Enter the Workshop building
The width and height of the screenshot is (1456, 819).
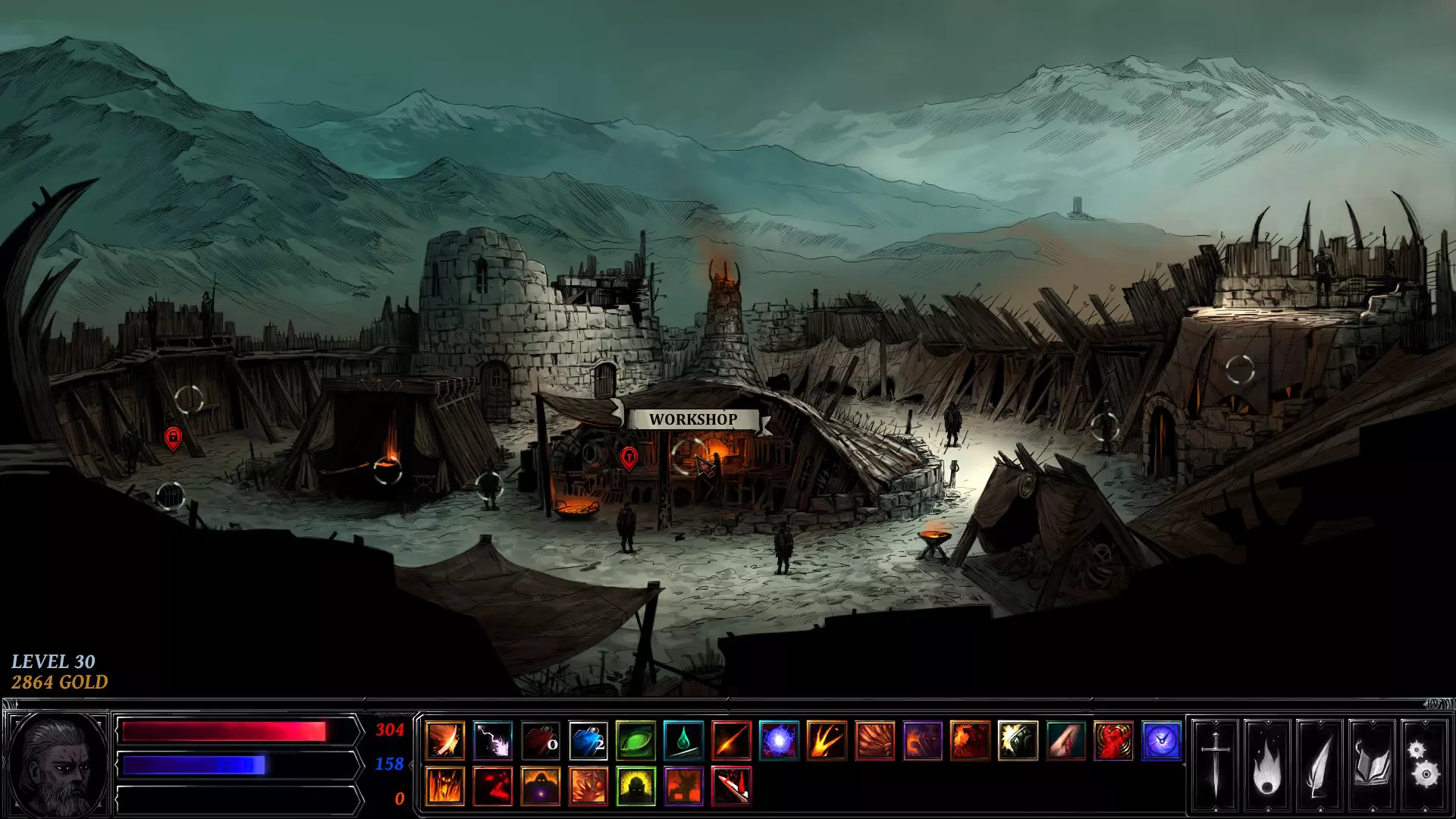coord(690,455)
